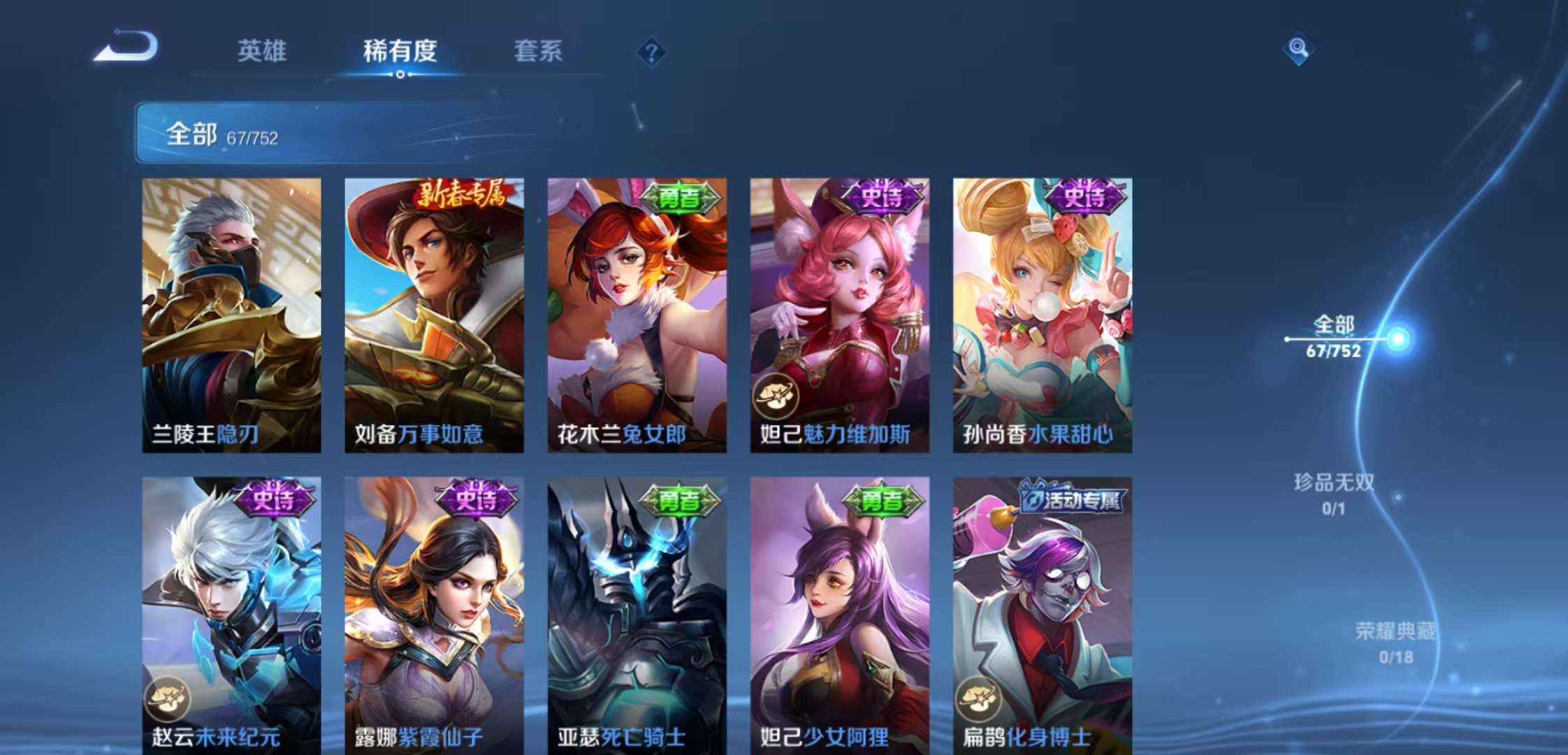Switch to the 套系 tab

(539, 52)
